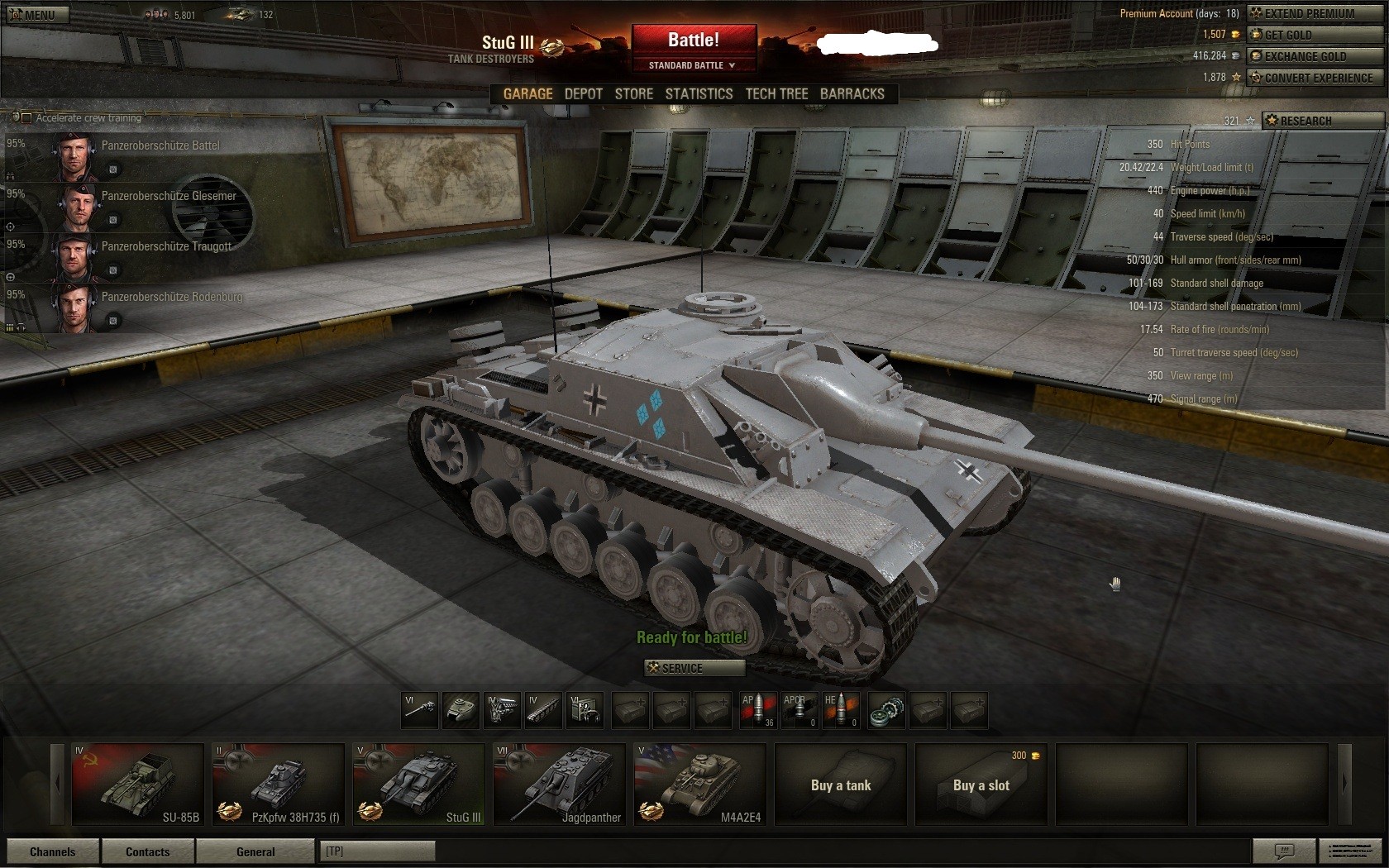Open the main Menu
This screenshot has width=1389, height=868.
[35, 14]
